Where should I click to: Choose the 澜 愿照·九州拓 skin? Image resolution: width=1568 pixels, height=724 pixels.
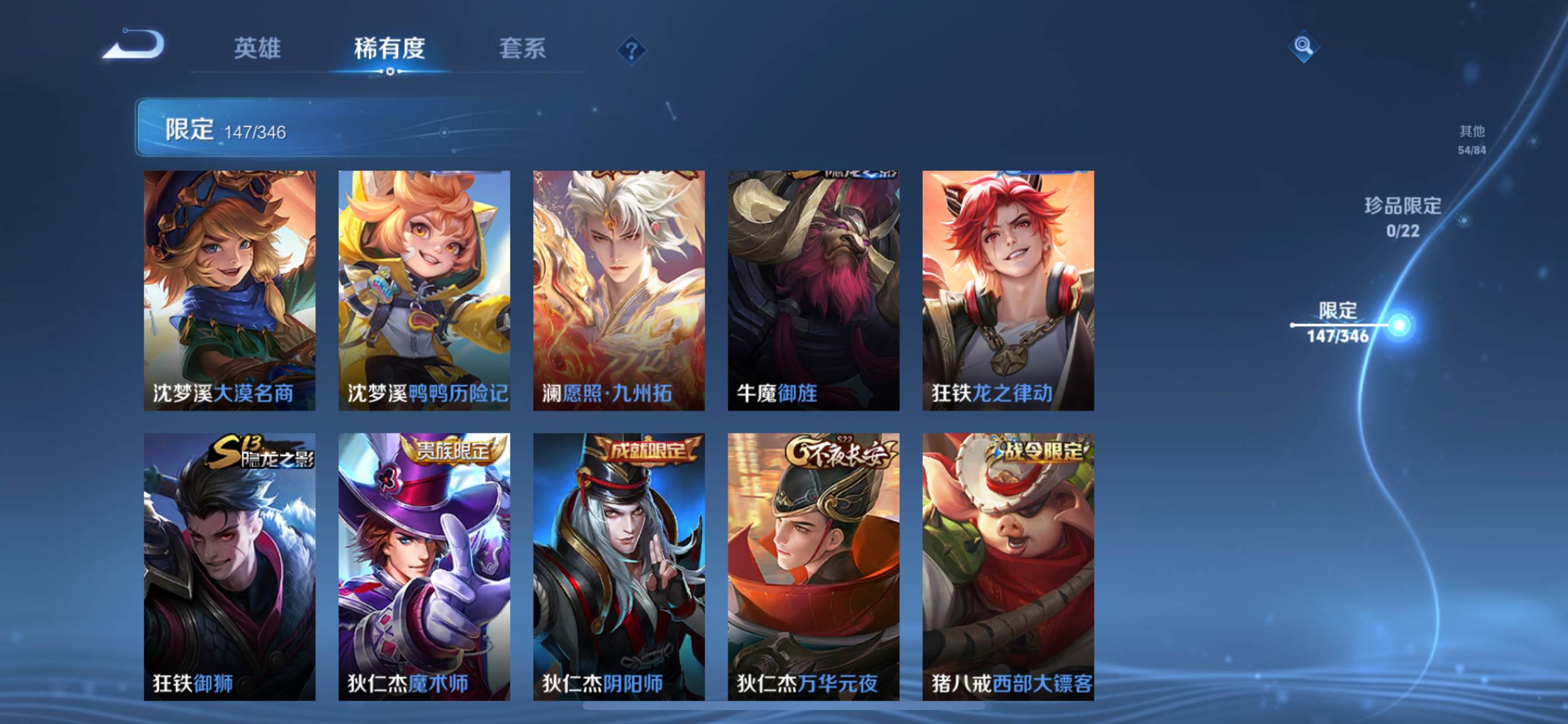pos(619,290)
